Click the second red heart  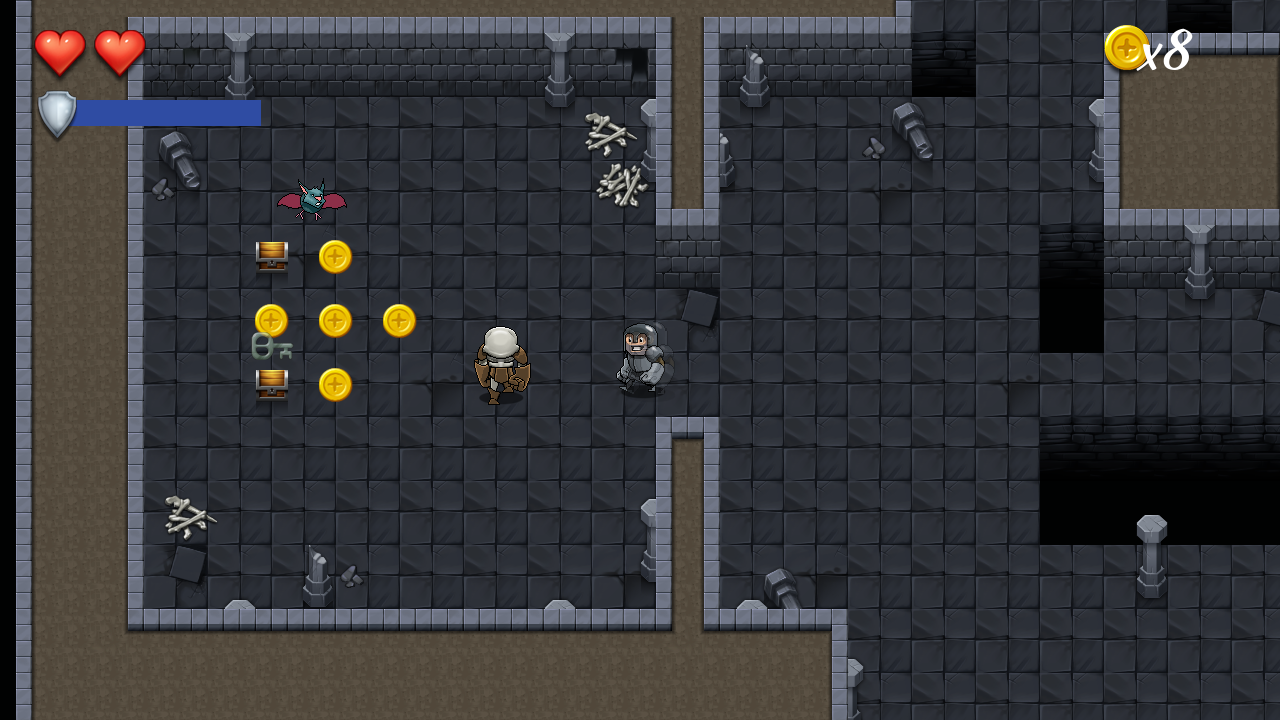(119, 51)
